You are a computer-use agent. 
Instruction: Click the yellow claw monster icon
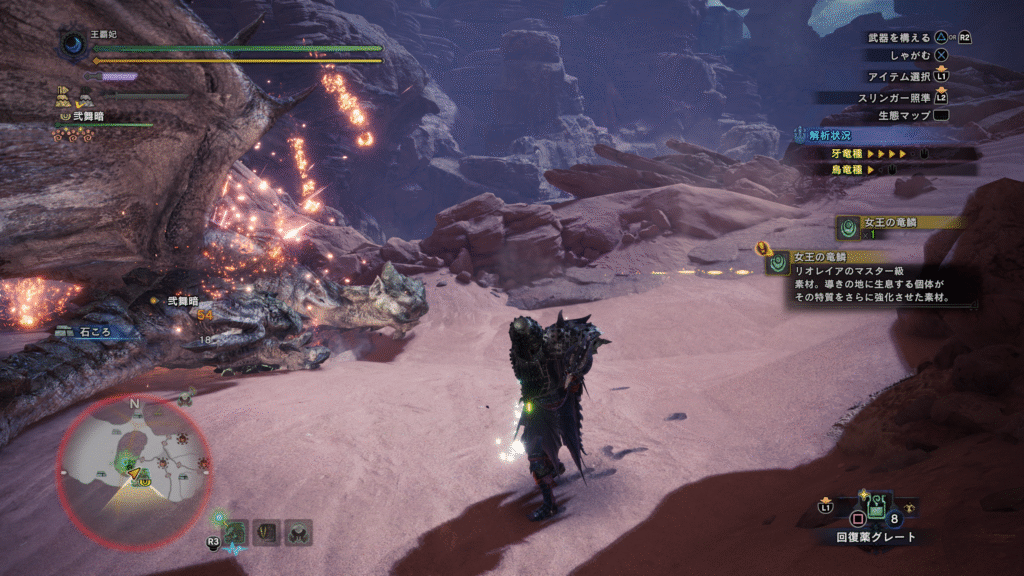point(266,533)
